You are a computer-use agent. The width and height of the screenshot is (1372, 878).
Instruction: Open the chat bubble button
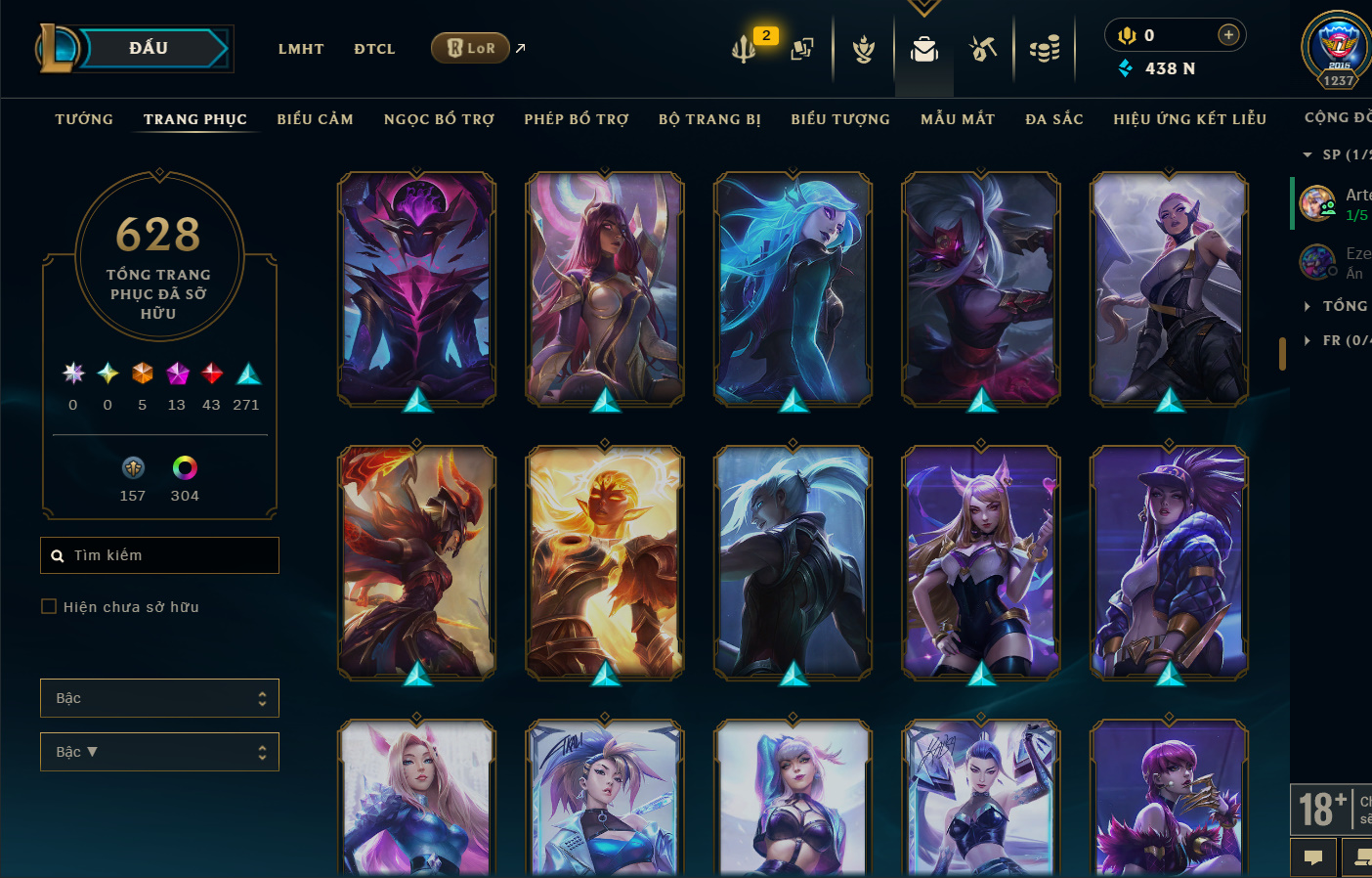coord(1313,857)
